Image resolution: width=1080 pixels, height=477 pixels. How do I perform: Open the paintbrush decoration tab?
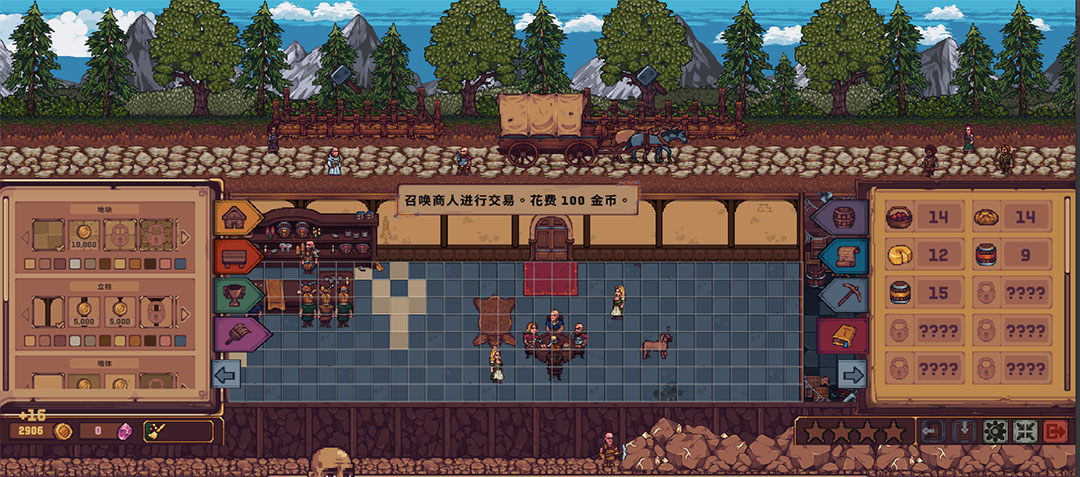pos(235,333)
